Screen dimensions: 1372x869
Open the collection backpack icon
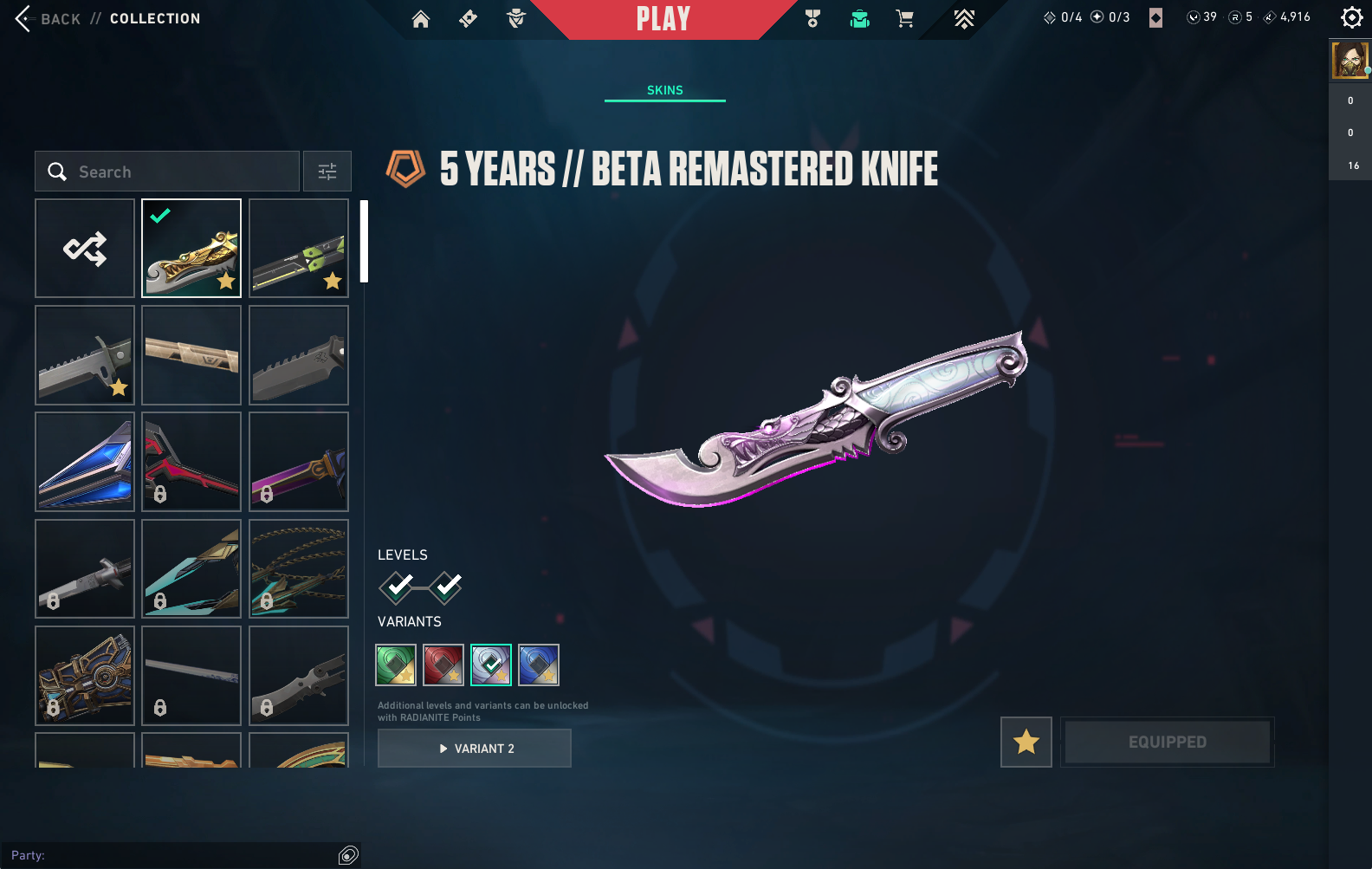point(859,19)
